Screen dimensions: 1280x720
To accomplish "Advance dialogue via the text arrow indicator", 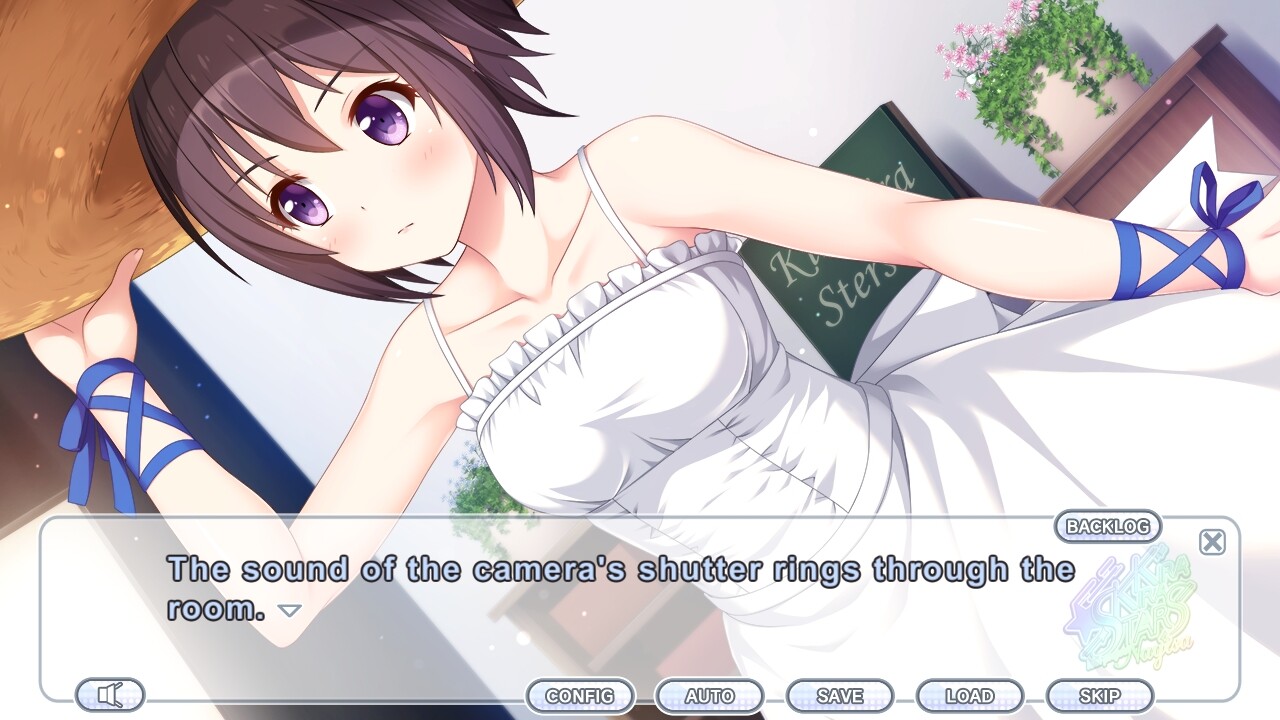I will point(289,610).
